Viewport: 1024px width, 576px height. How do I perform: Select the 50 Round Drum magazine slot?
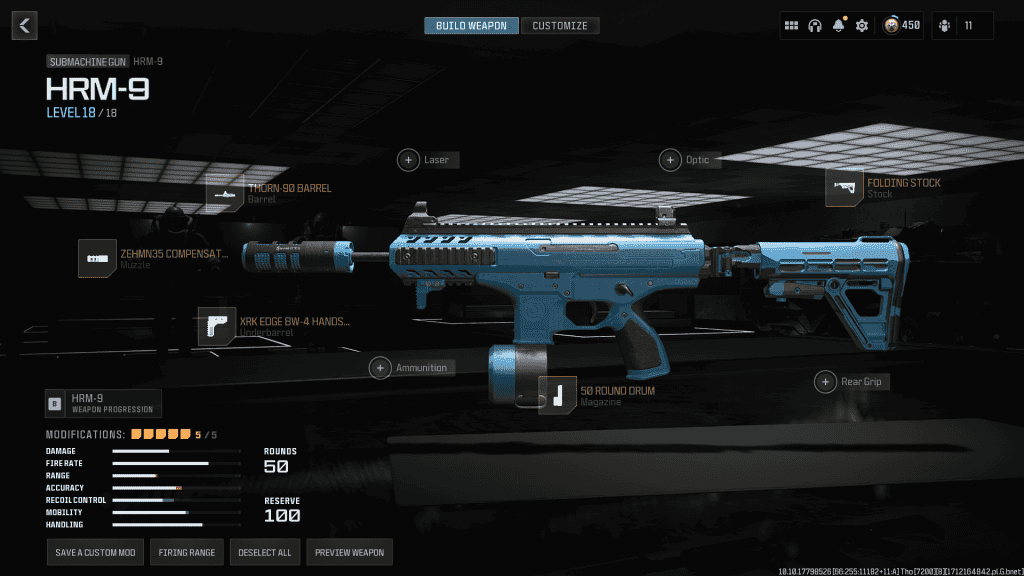pyautogui.click(x=558, y=395)
